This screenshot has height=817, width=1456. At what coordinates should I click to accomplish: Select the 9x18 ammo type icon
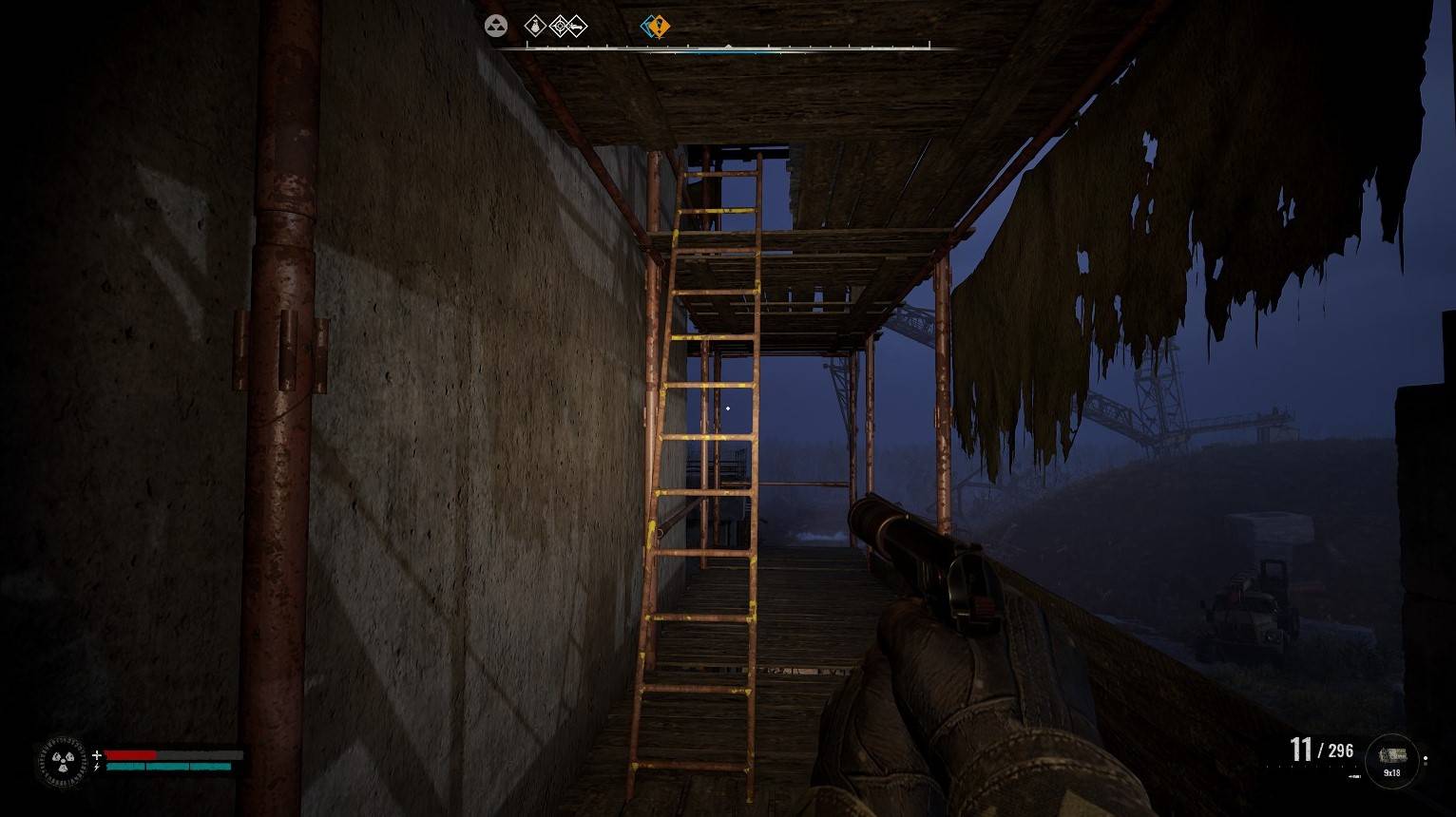[1392, 757]
